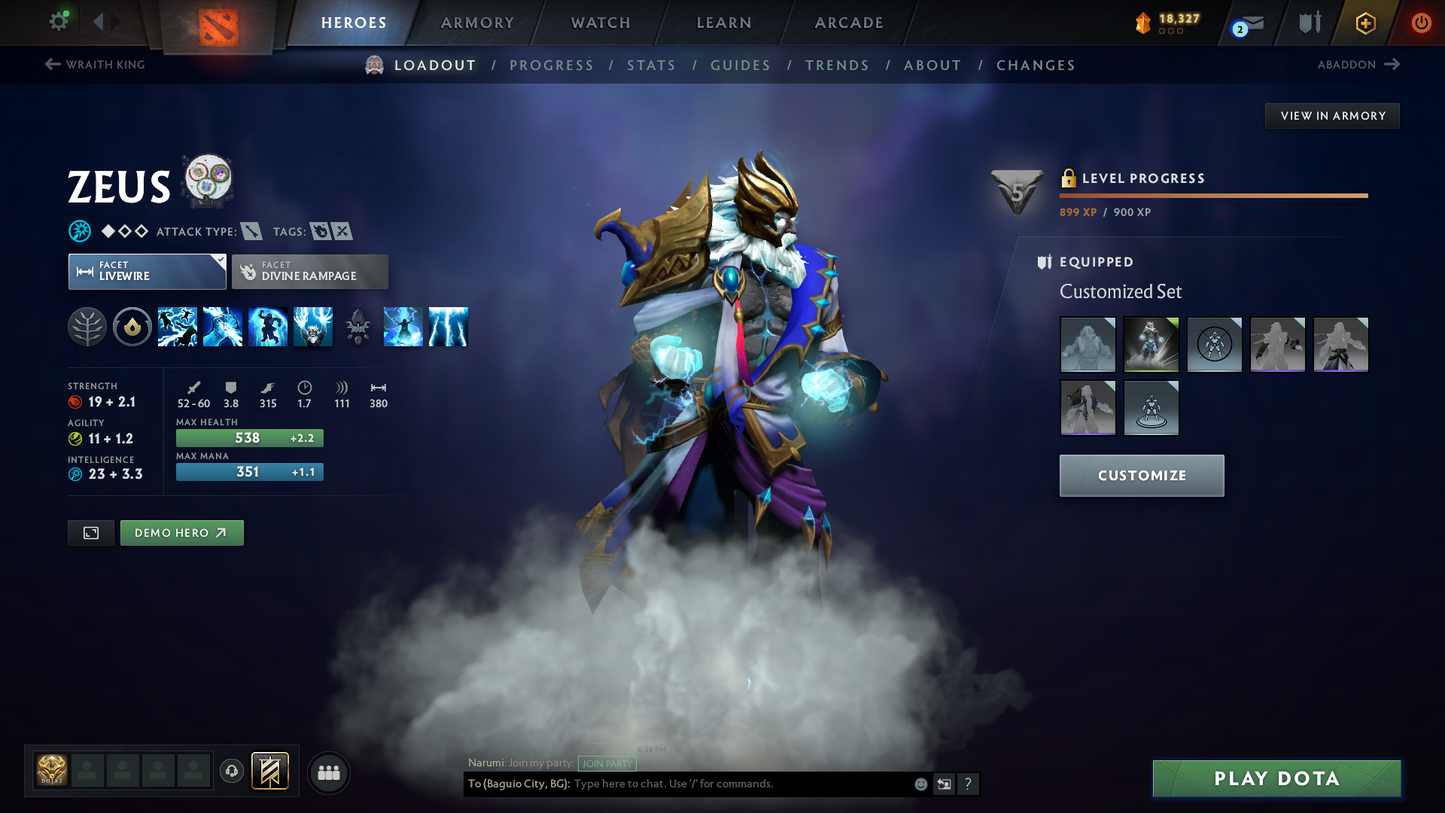Accept Narumi's Join Party invite

pyautogui.click(x=607, y=764)
